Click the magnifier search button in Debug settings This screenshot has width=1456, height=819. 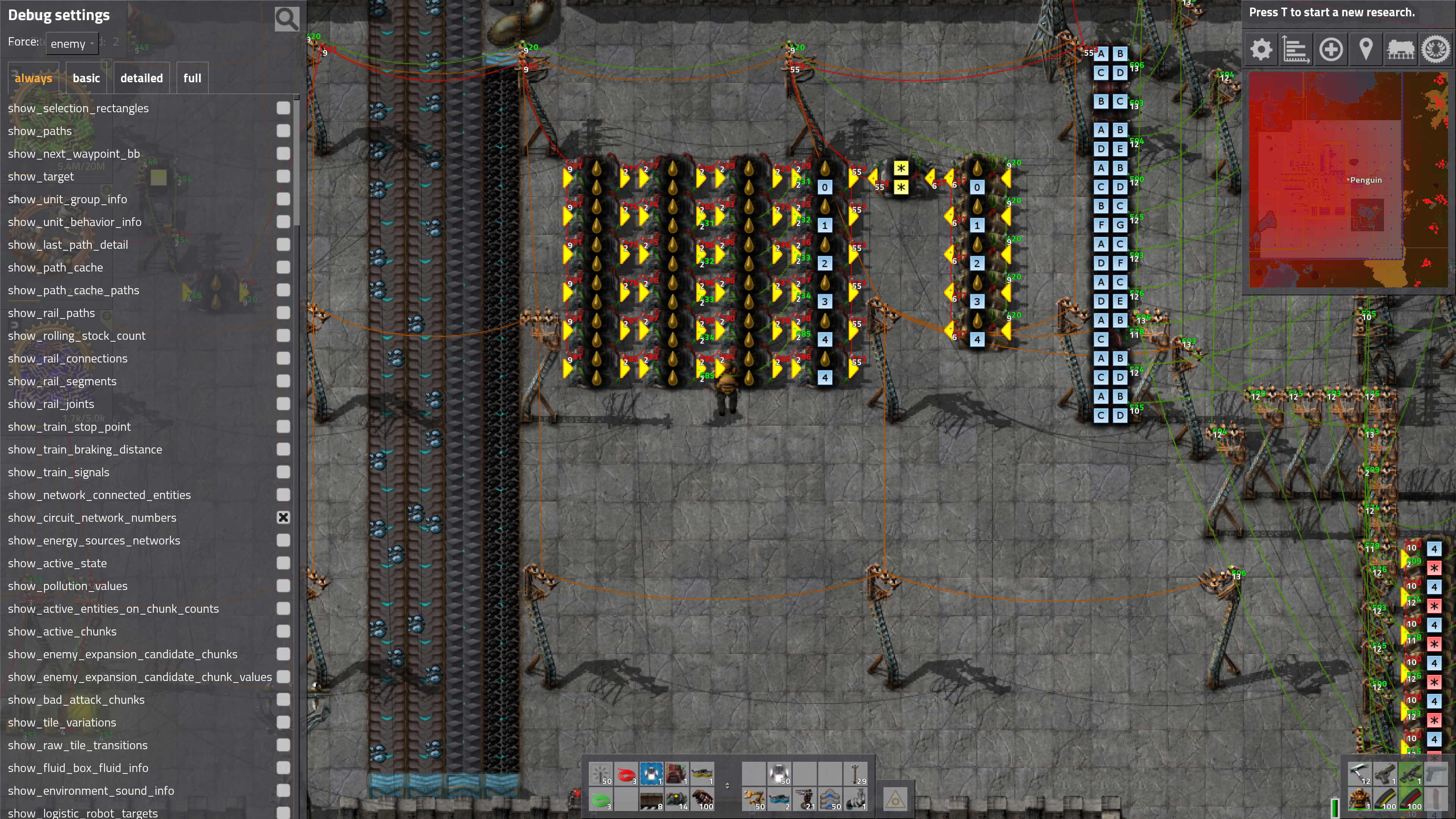coord(287,19)
